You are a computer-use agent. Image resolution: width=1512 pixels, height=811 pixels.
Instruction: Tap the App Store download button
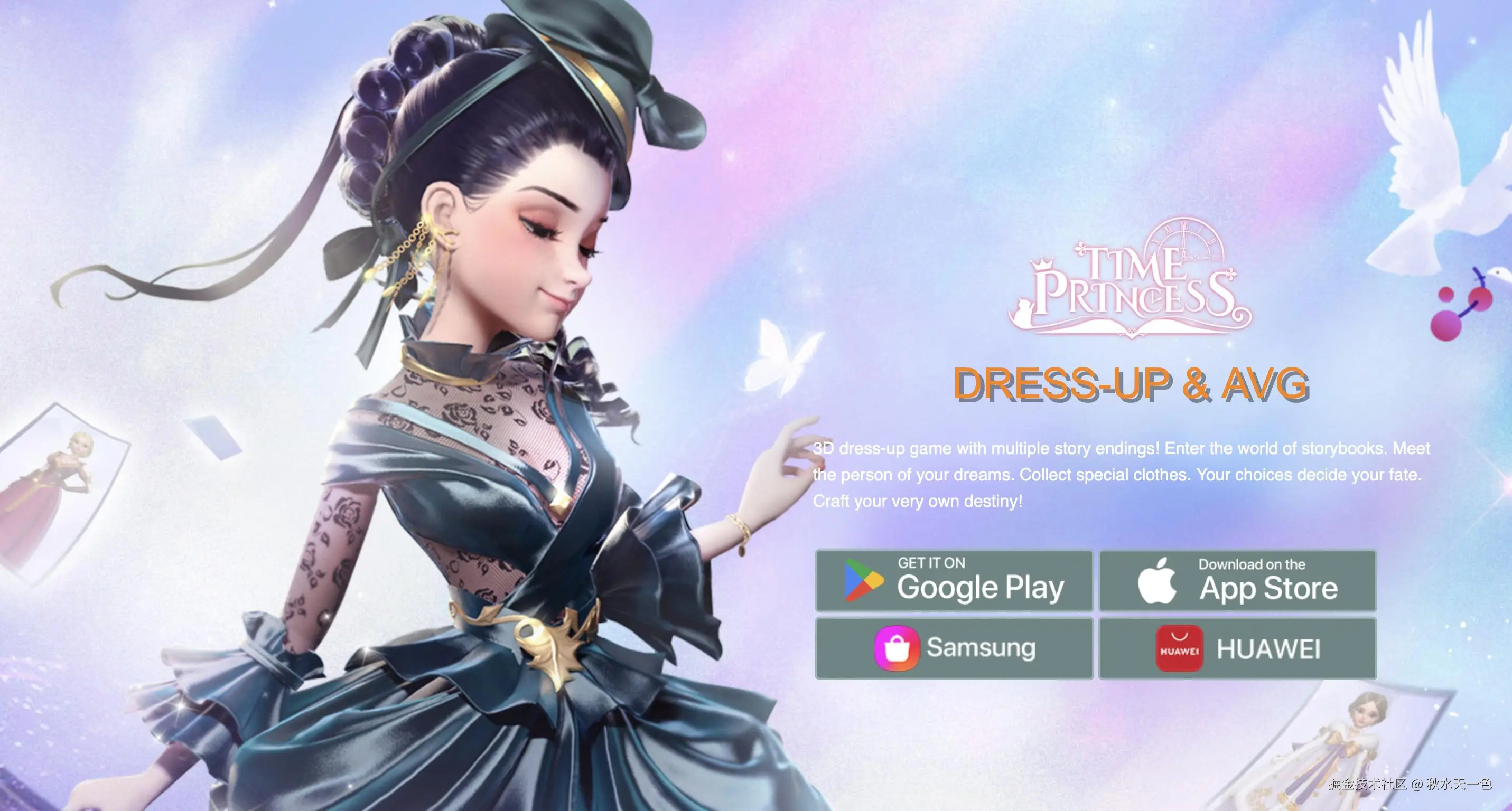(x=1237, y=581)
